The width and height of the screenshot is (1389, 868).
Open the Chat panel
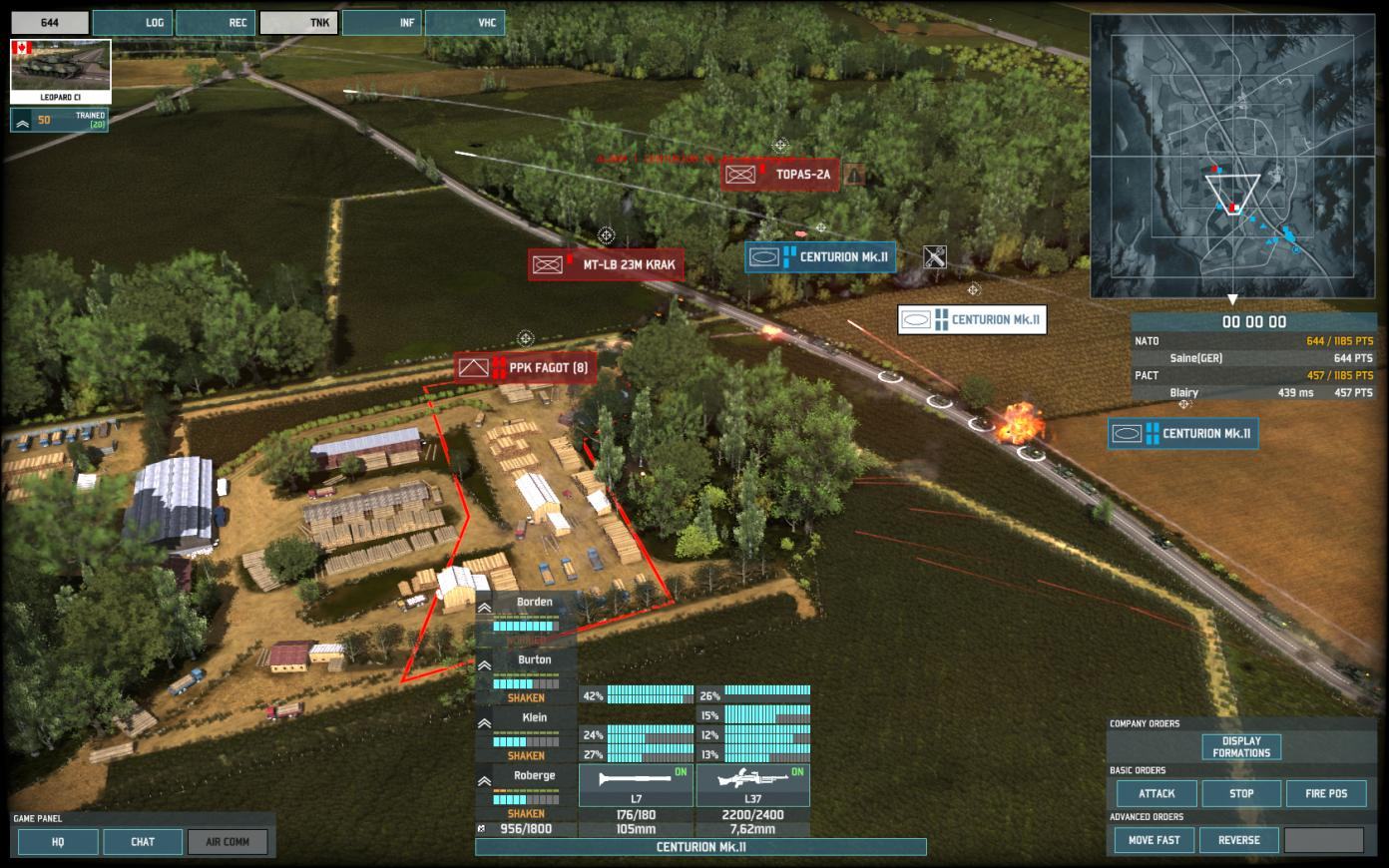143,842
